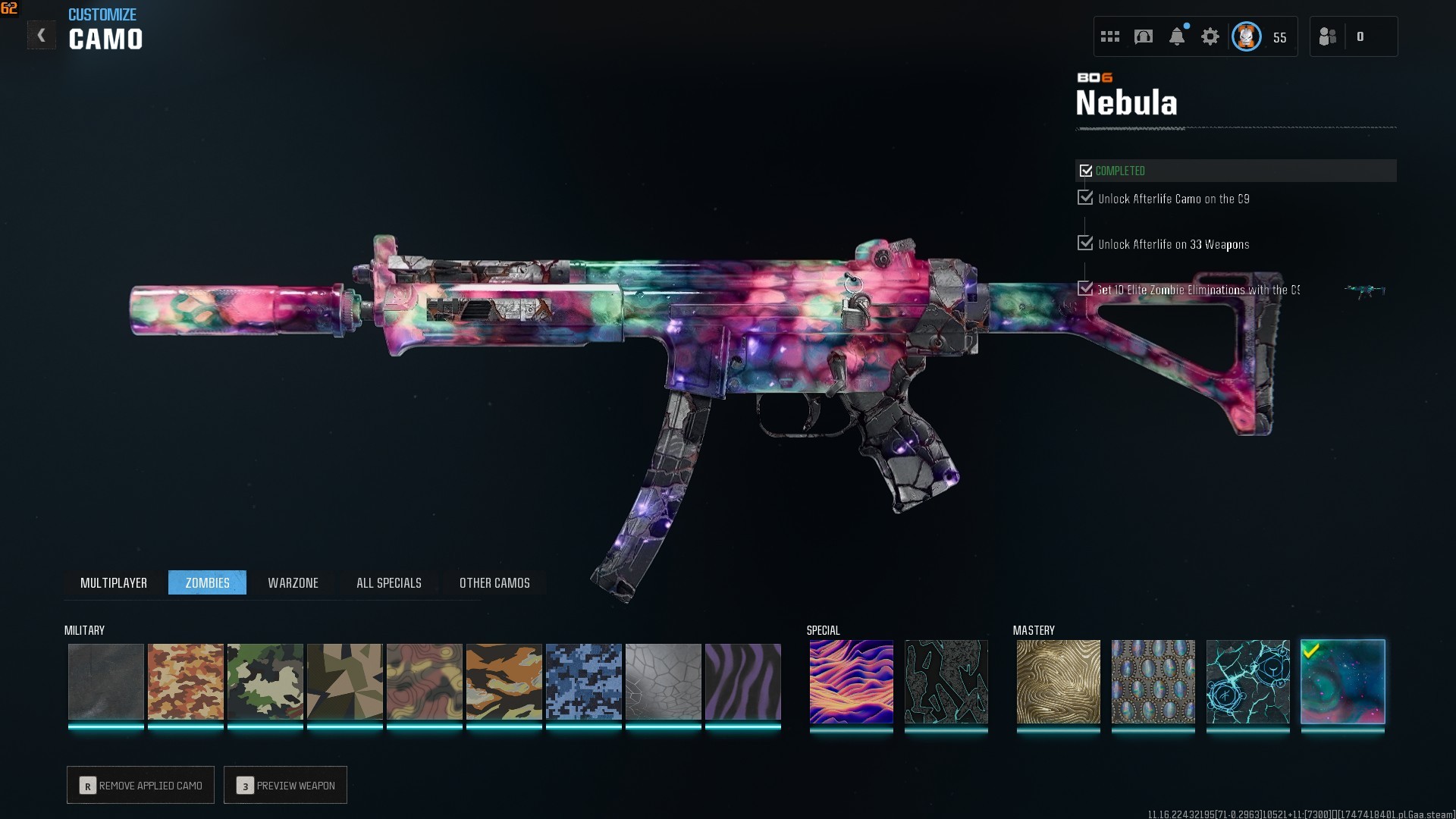Select the purple-orange wavy special camo
The image size is (1456, 819).
852,681
